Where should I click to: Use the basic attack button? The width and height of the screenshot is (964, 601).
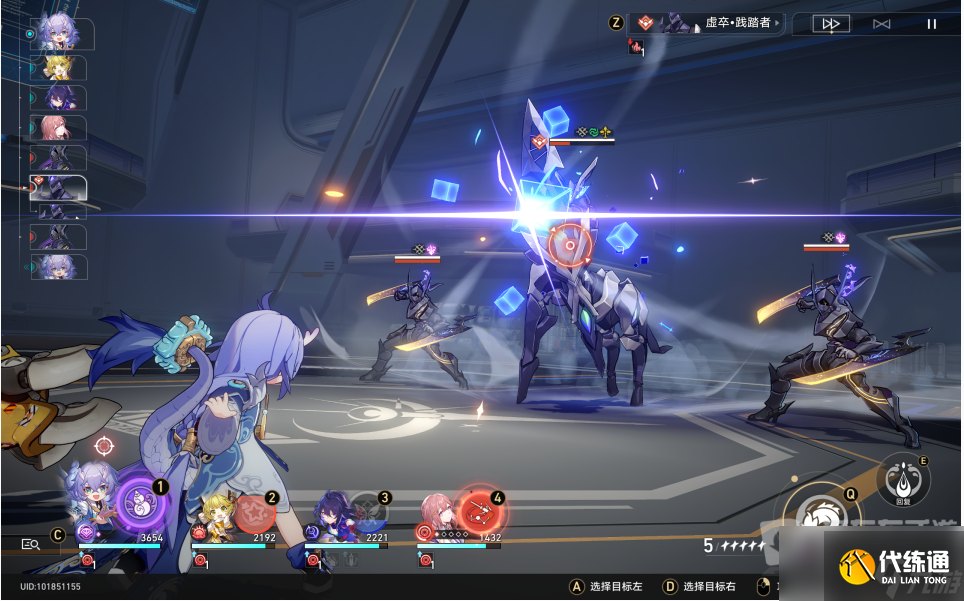point(822,518)
